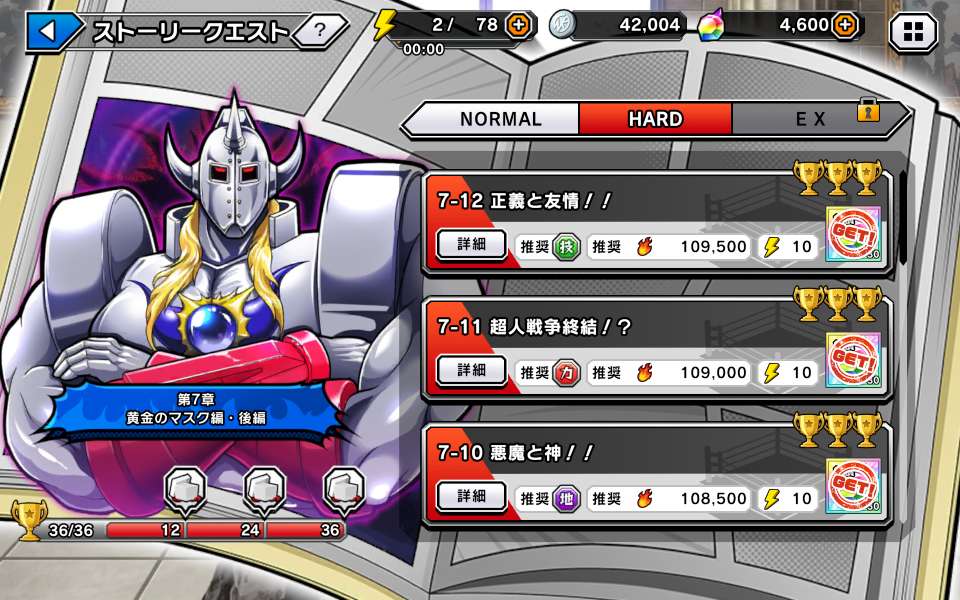Claim the 24-trophy milestone reward box
The image size is (960, 600).
pyautogui.click(x=263, y=490)
